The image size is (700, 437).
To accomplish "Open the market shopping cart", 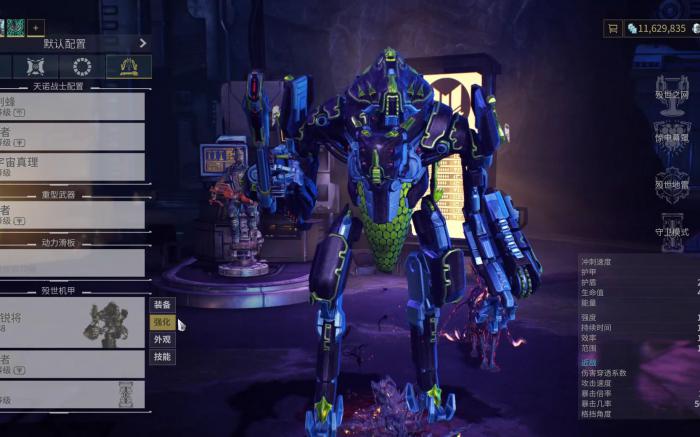I will [x=612, y=29].
